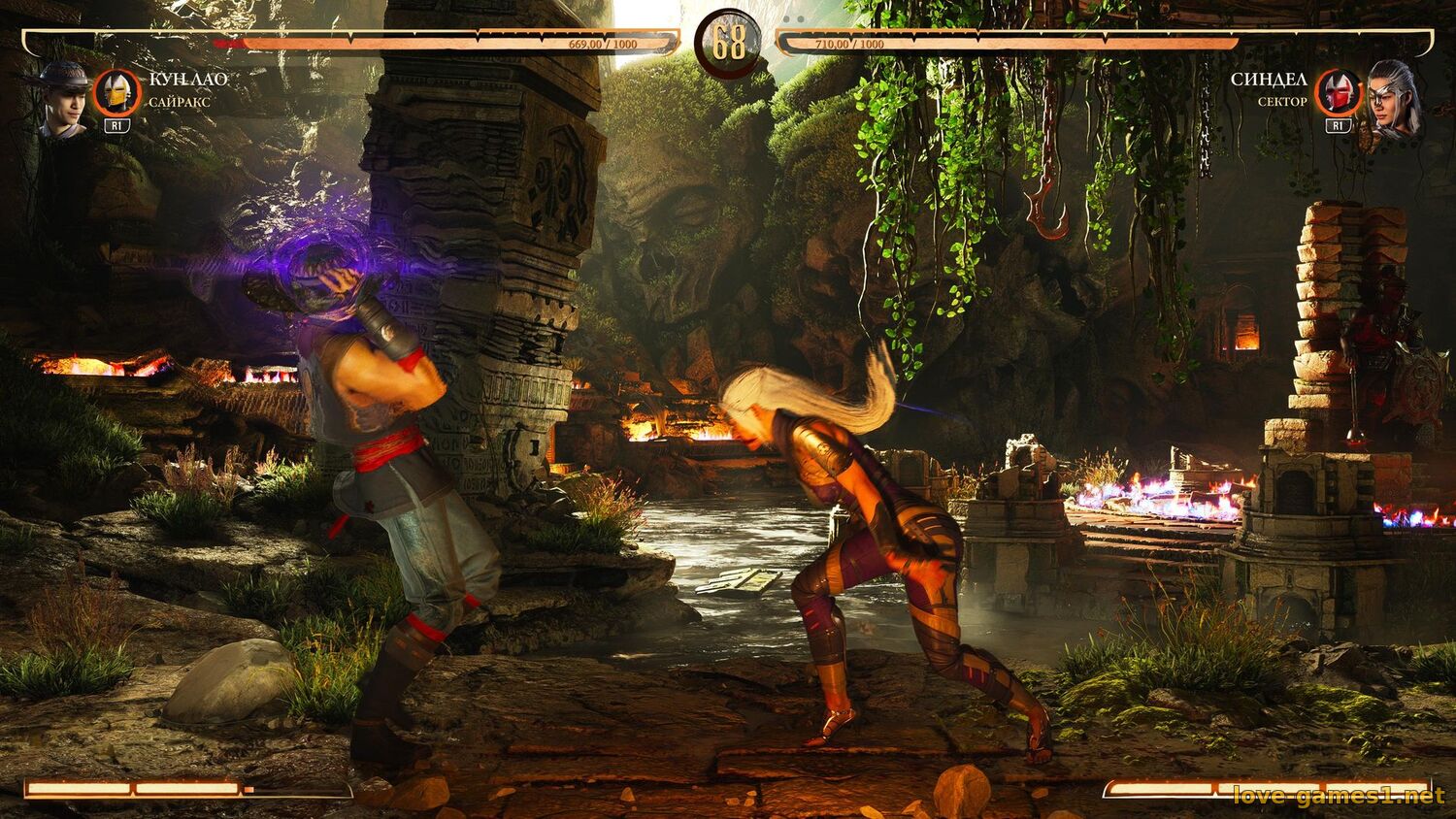Click Sindel's character portrait

coord(1392,99)
